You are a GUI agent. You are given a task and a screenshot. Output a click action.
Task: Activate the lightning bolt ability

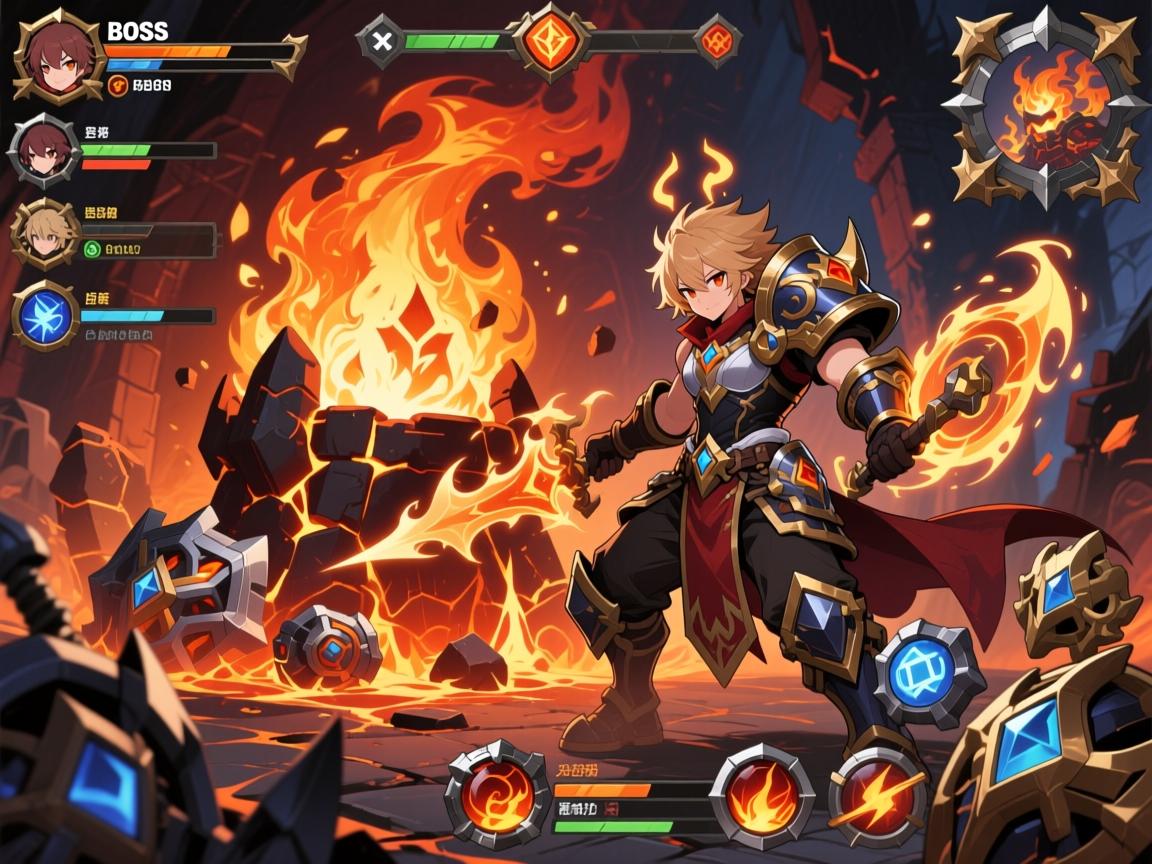coord(878,798)
